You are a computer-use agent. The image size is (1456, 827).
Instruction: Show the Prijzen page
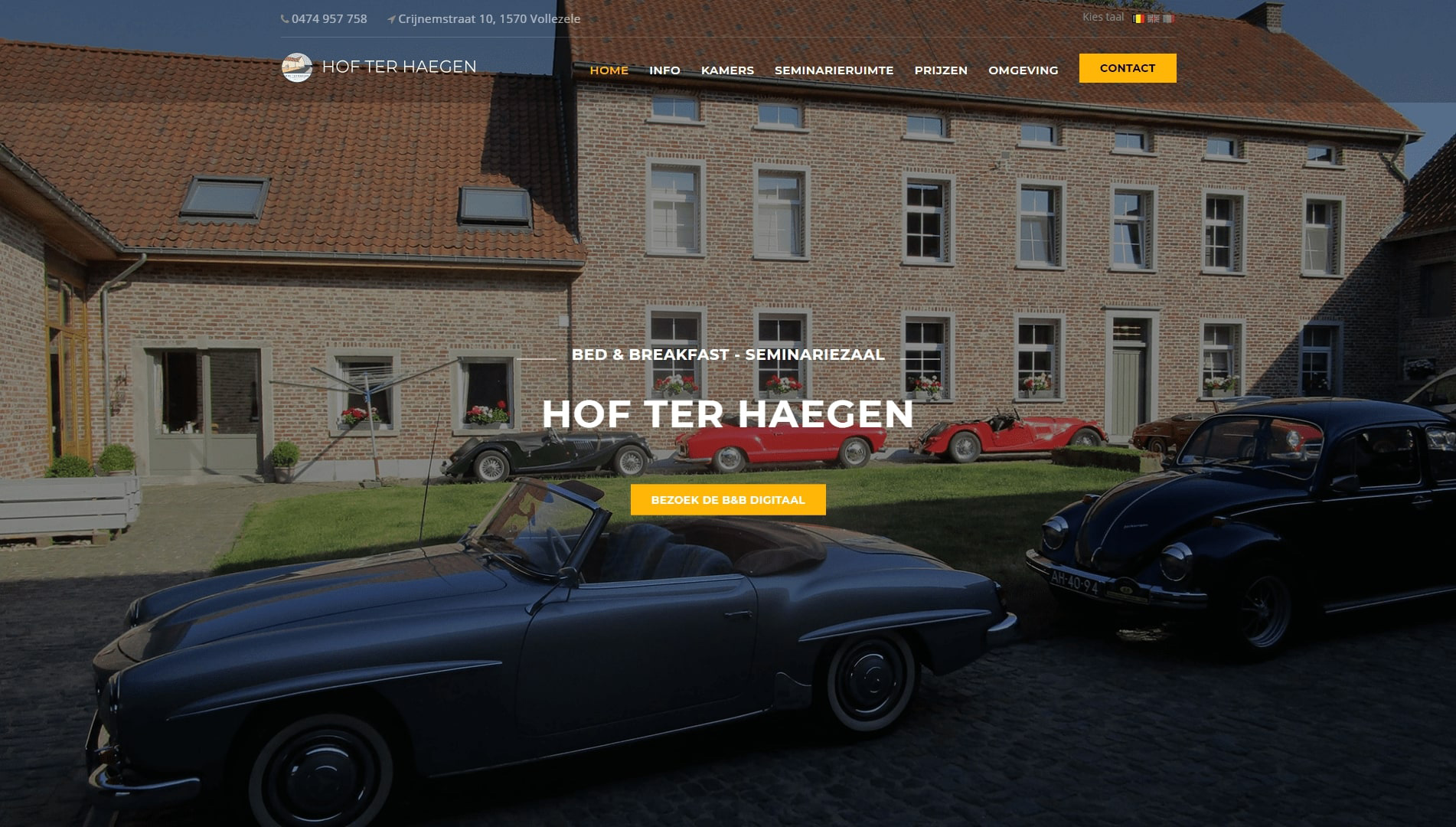pos(941,70)
